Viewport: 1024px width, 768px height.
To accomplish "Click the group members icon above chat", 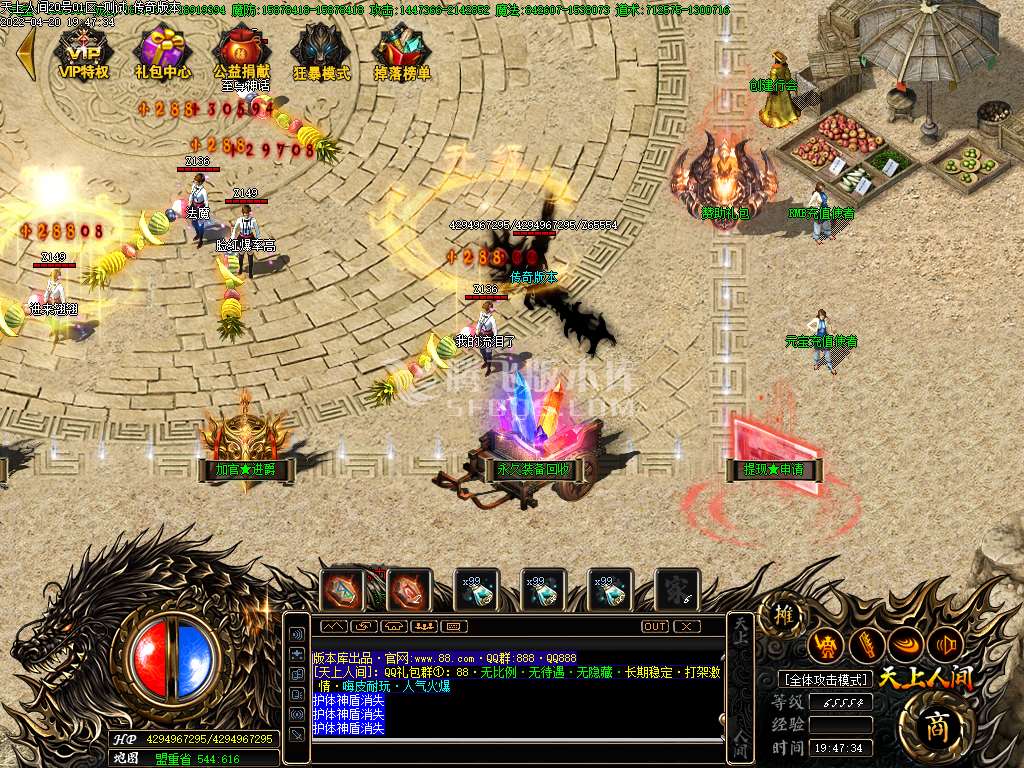I will point(423,626).
